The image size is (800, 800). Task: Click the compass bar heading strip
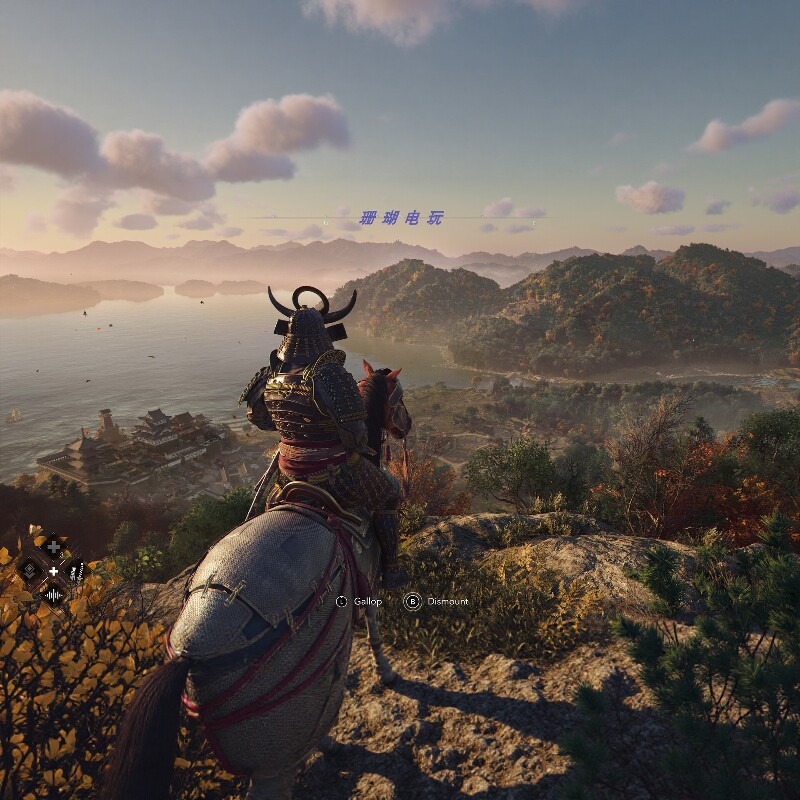[x=400, y=218]
